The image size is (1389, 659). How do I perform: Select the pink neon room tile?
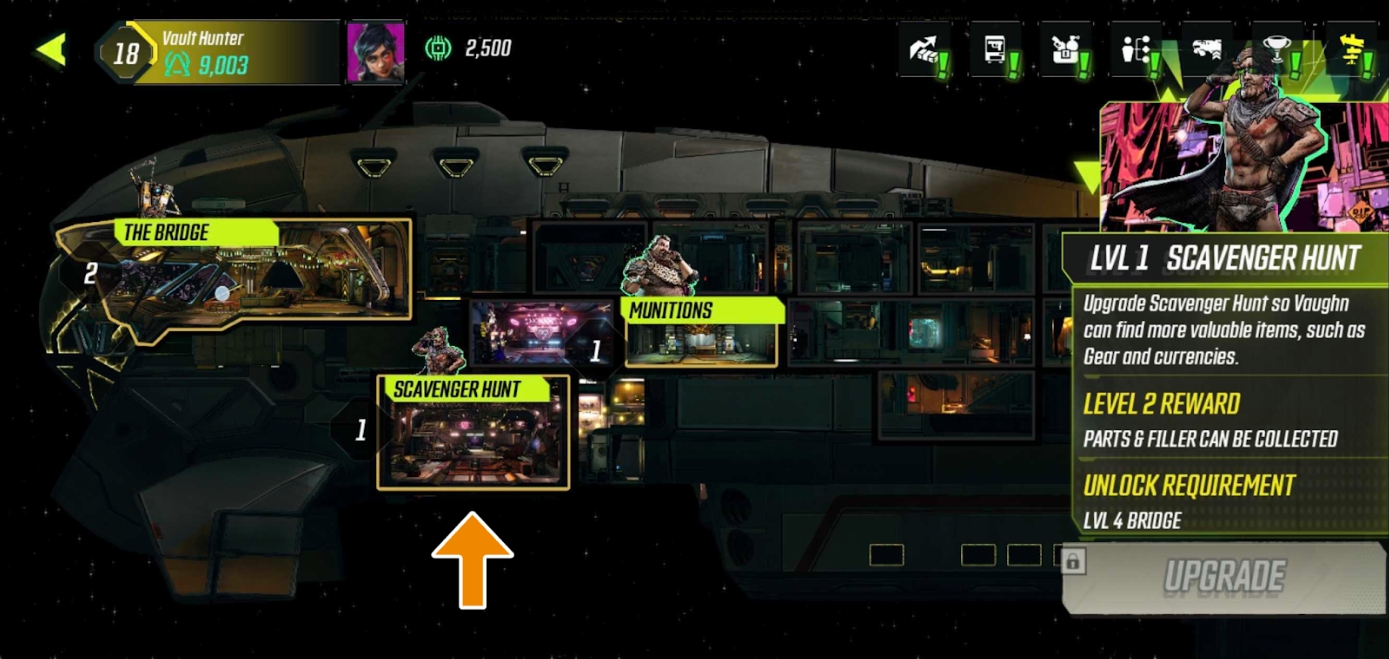click(x=540, y=332)
